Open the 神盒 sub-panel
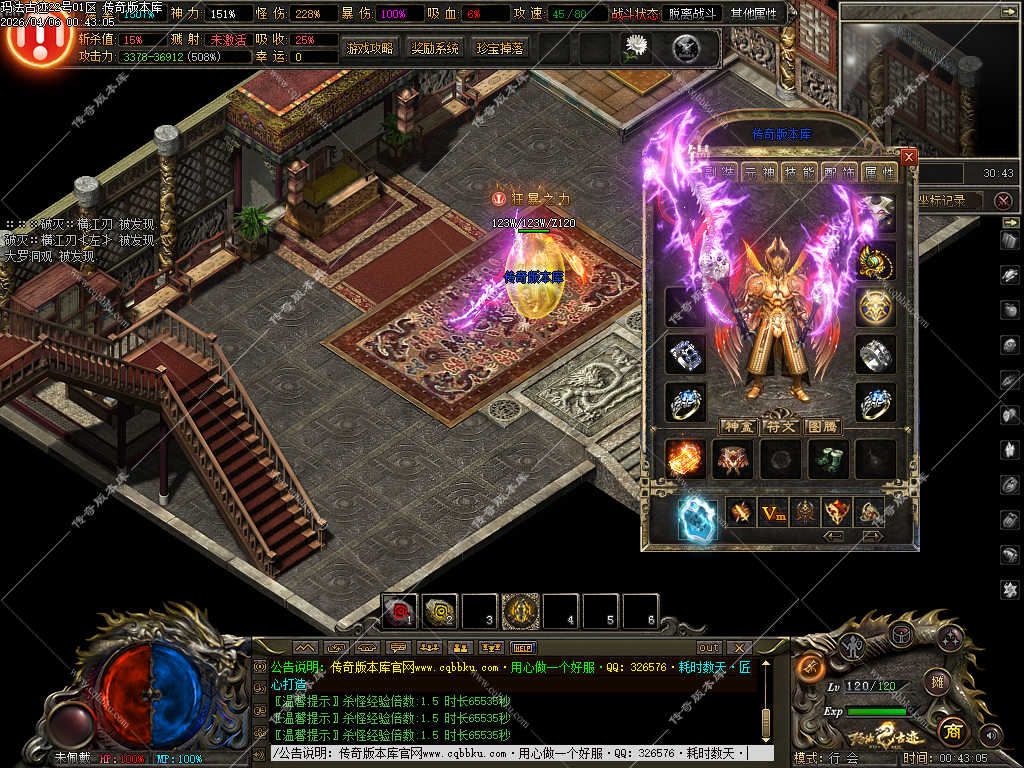The height and width of the screenshot is (768, 1024). 739,427
